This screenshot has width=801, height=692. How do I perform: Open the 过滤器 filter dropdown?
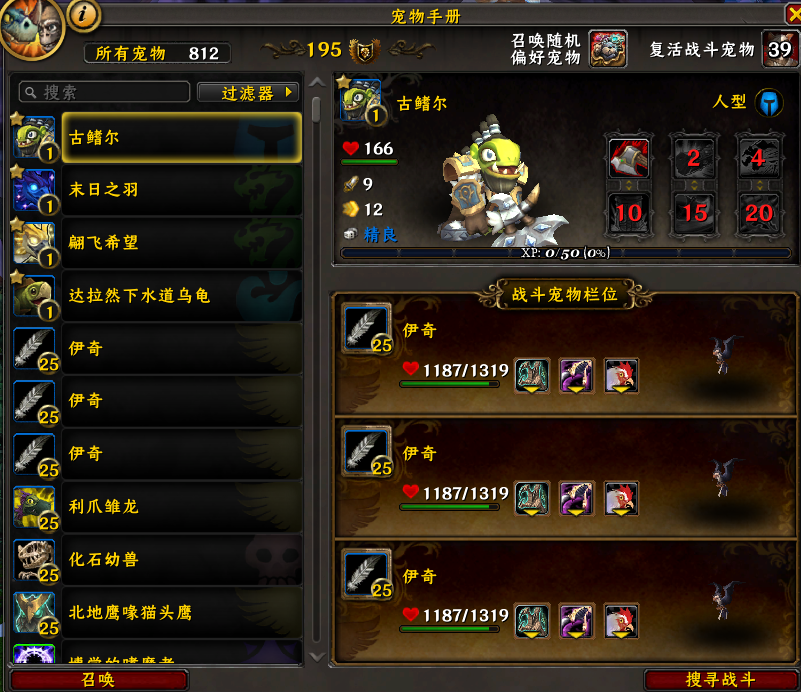tap(248, 92)
